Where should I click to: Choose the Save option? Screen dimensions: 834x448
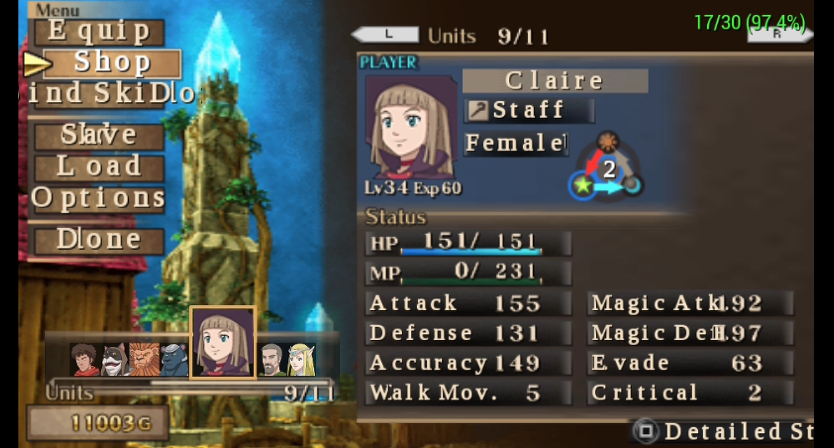click(x=98, y=135)
